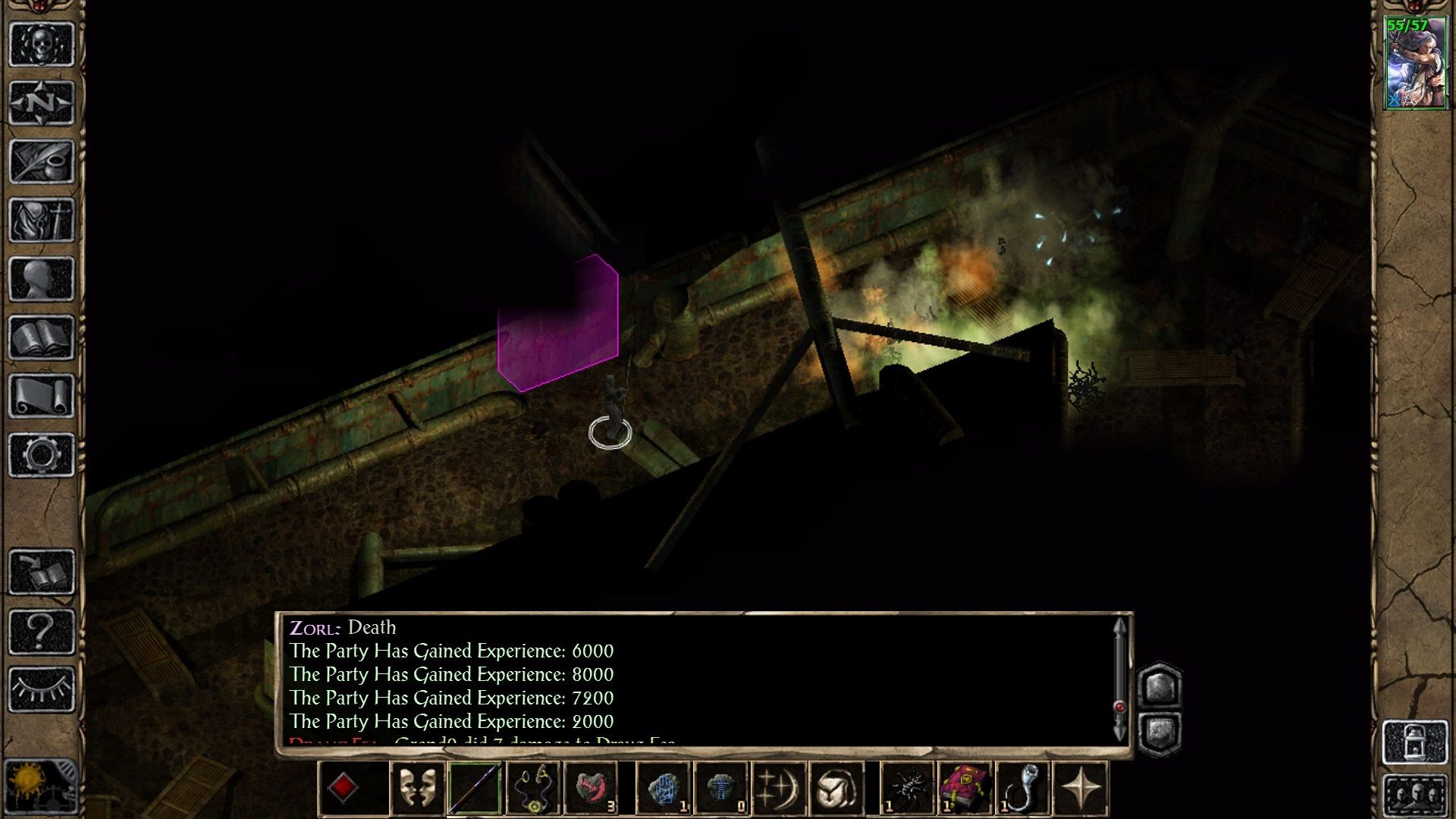Shrink the dialog box with lower stone button
This screenshot has height=819, width=1456.
tap(1161, 732)
